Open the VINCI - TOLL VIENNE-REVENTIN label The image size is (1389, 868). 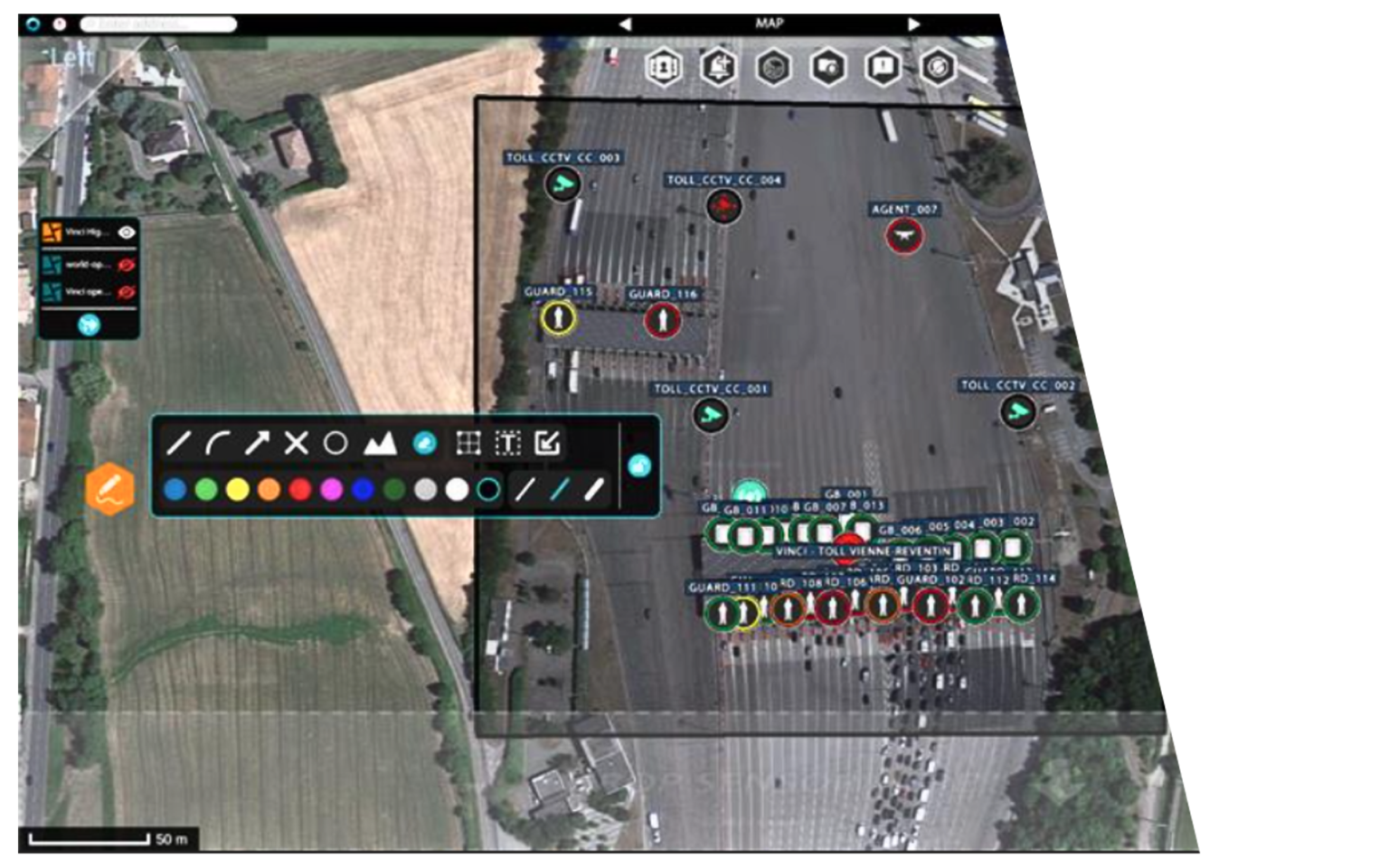(865, 549)
